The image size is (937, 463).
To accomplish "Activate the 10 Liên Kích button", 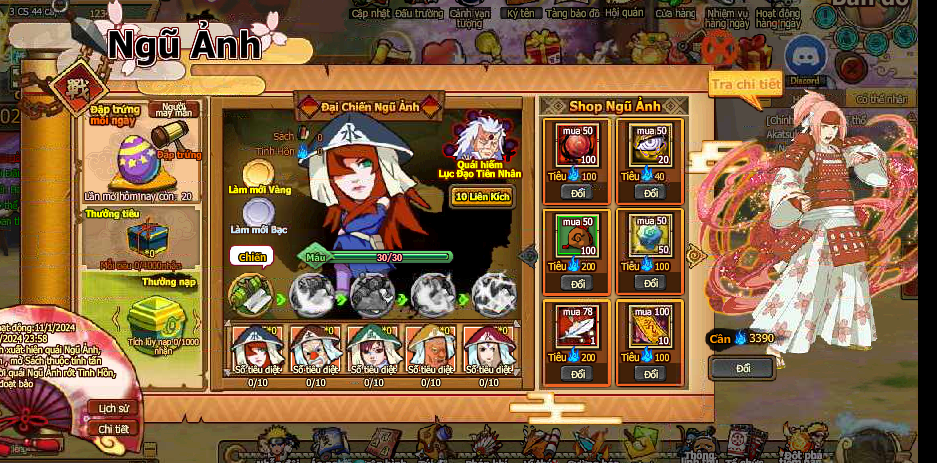I will point(481,196).
